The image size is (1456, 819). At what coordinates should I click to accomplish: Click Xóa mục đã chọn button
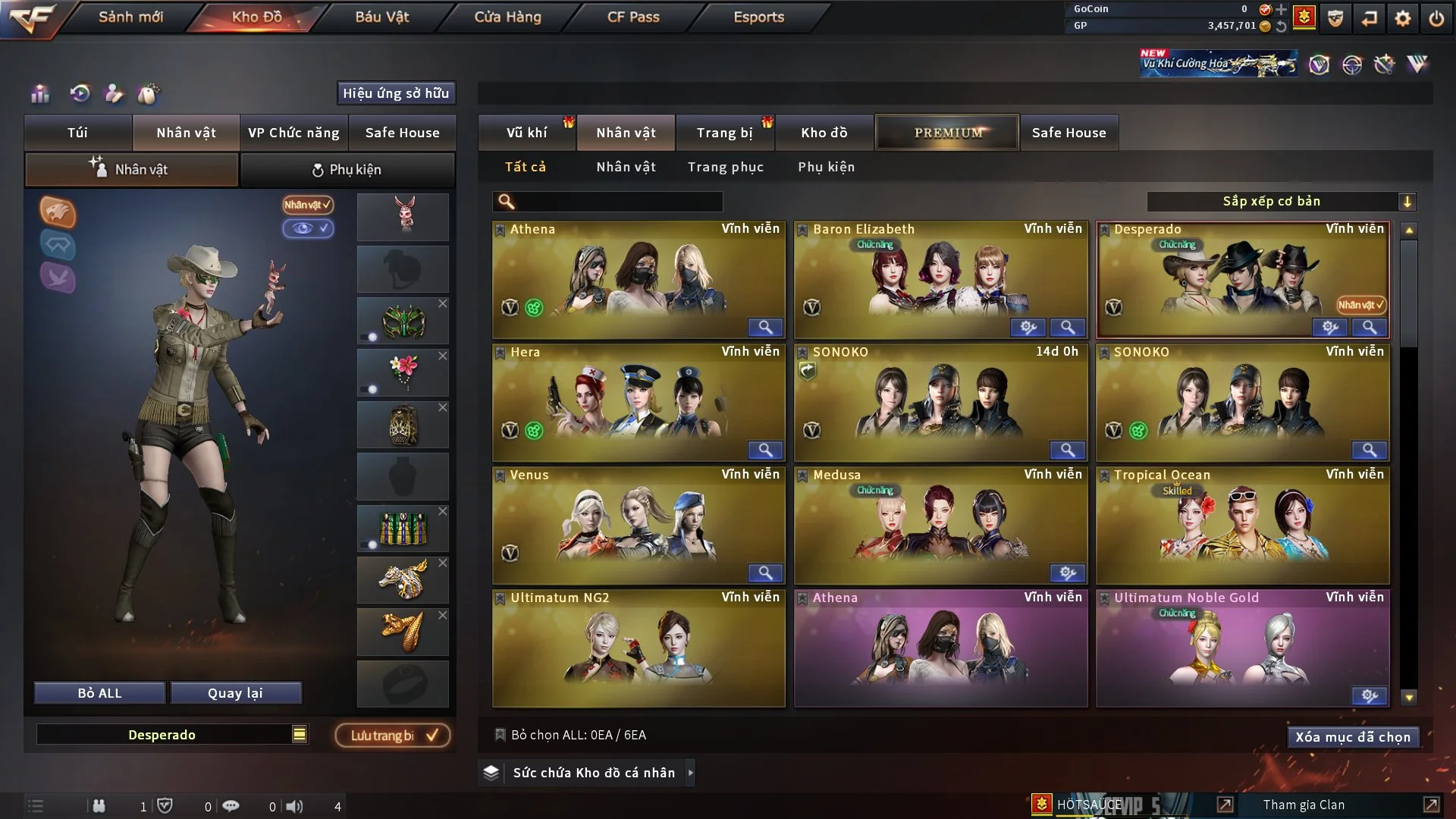coord(1352,737)
